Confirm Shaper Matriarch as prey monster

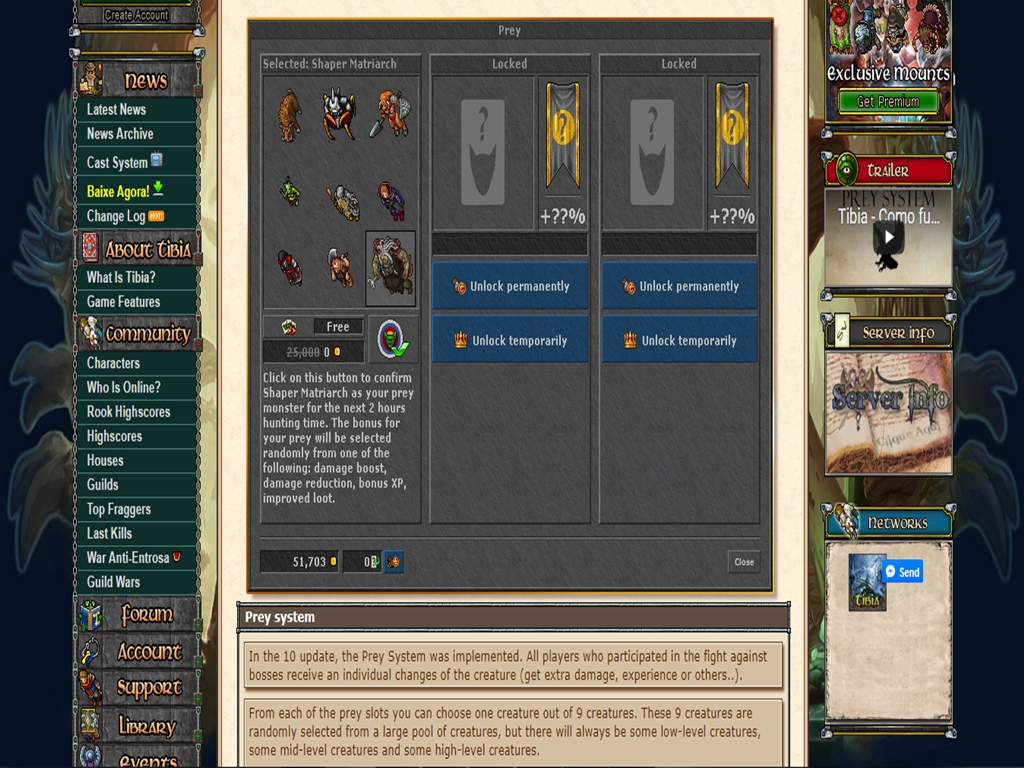(x=392, y=339)
